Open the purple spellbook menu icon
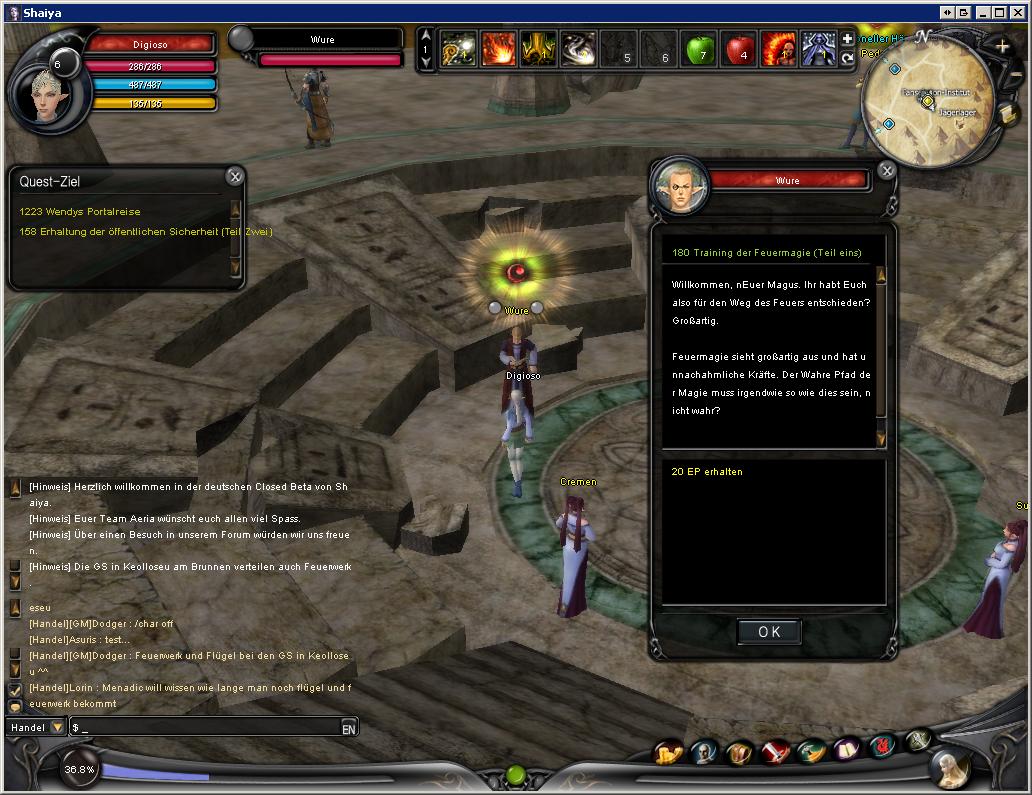 coord(848,749)
